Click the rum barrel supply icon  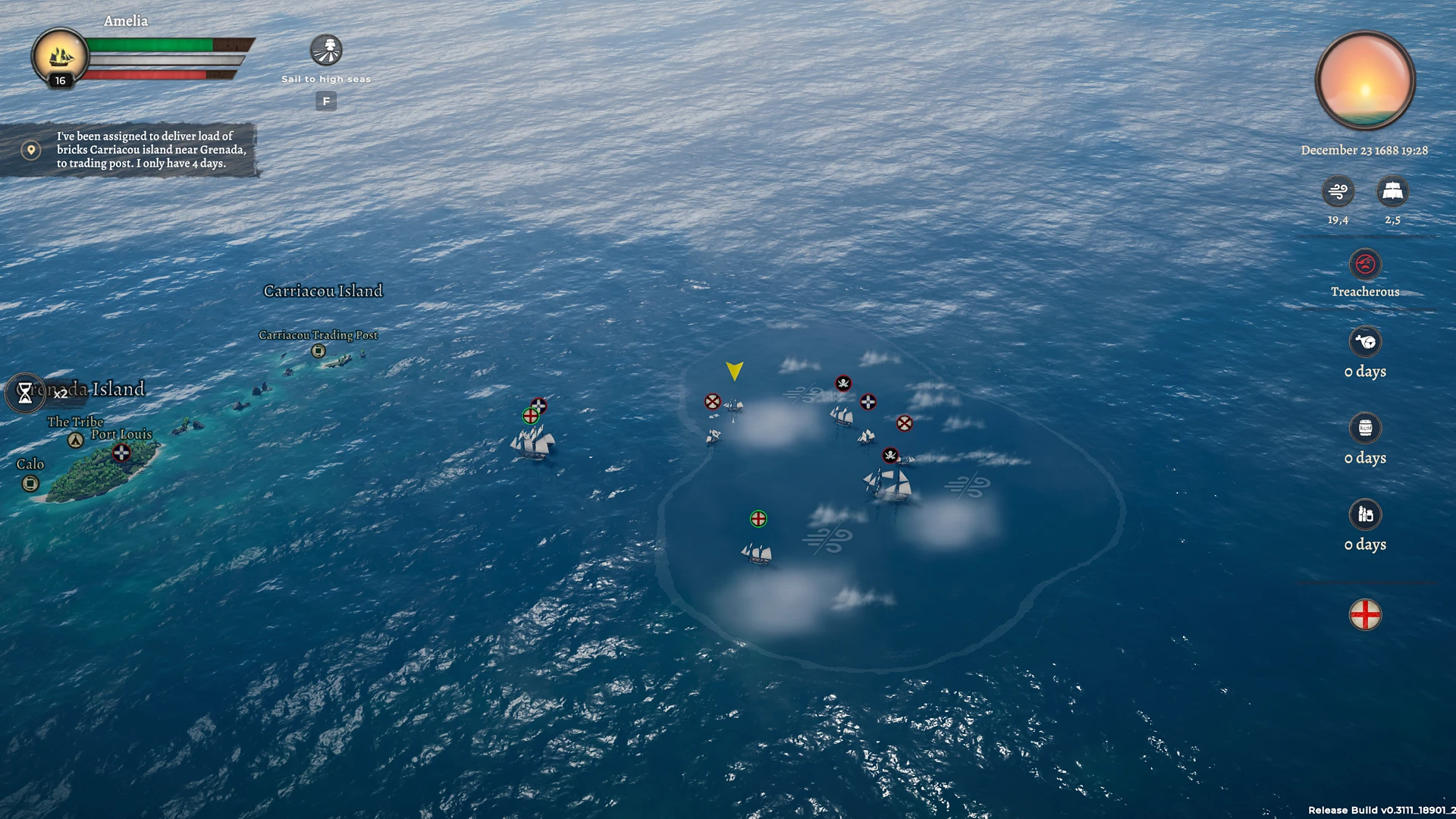[x=1365, y=428]
